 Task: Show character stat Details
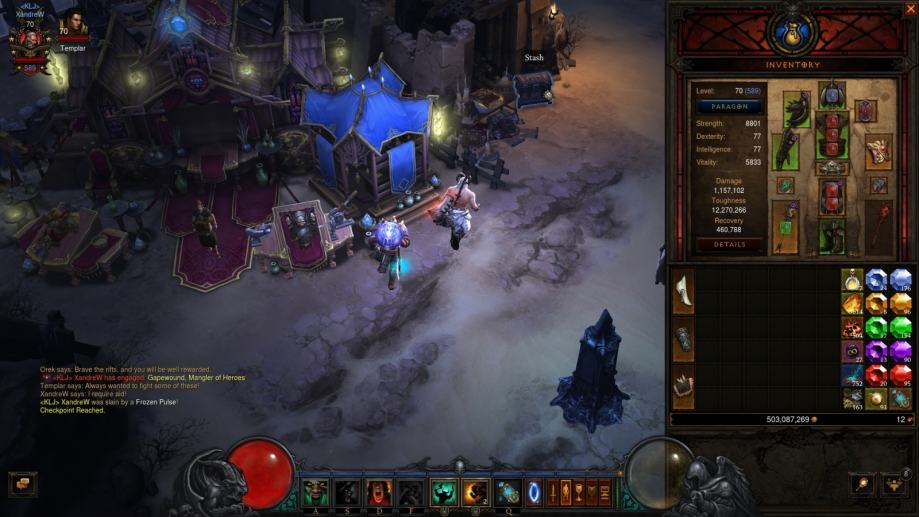coord(729,244)
